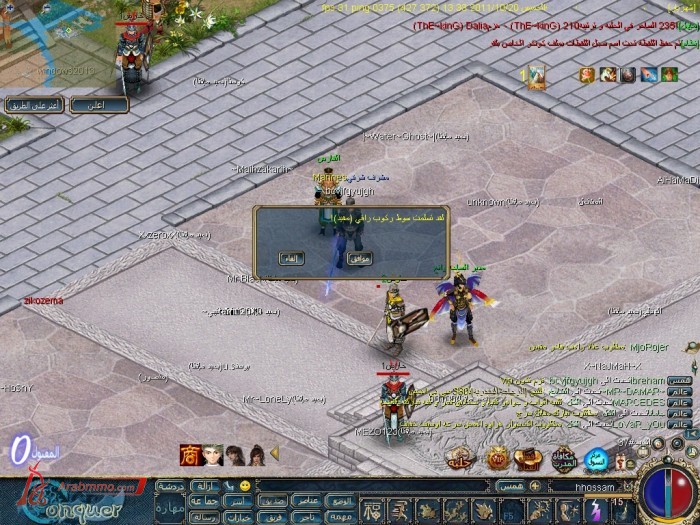Screen dimensions: 700x525
Task: Click the first status effect icon at top right
Action: pyautogui.click(x=587, y=75)
